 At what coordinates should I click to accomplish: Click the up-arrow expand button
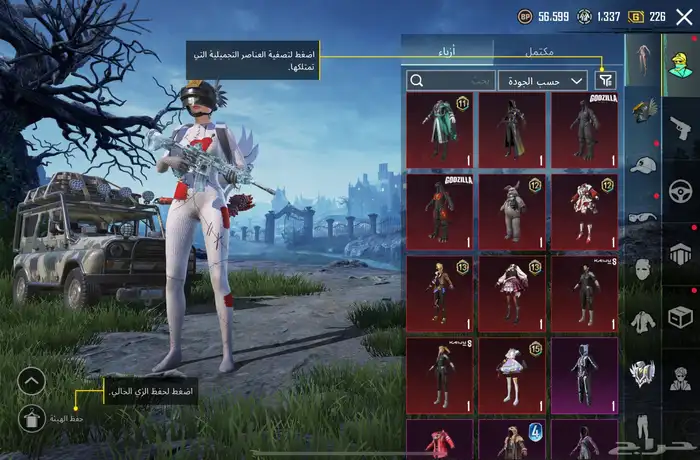pos(32,380)
